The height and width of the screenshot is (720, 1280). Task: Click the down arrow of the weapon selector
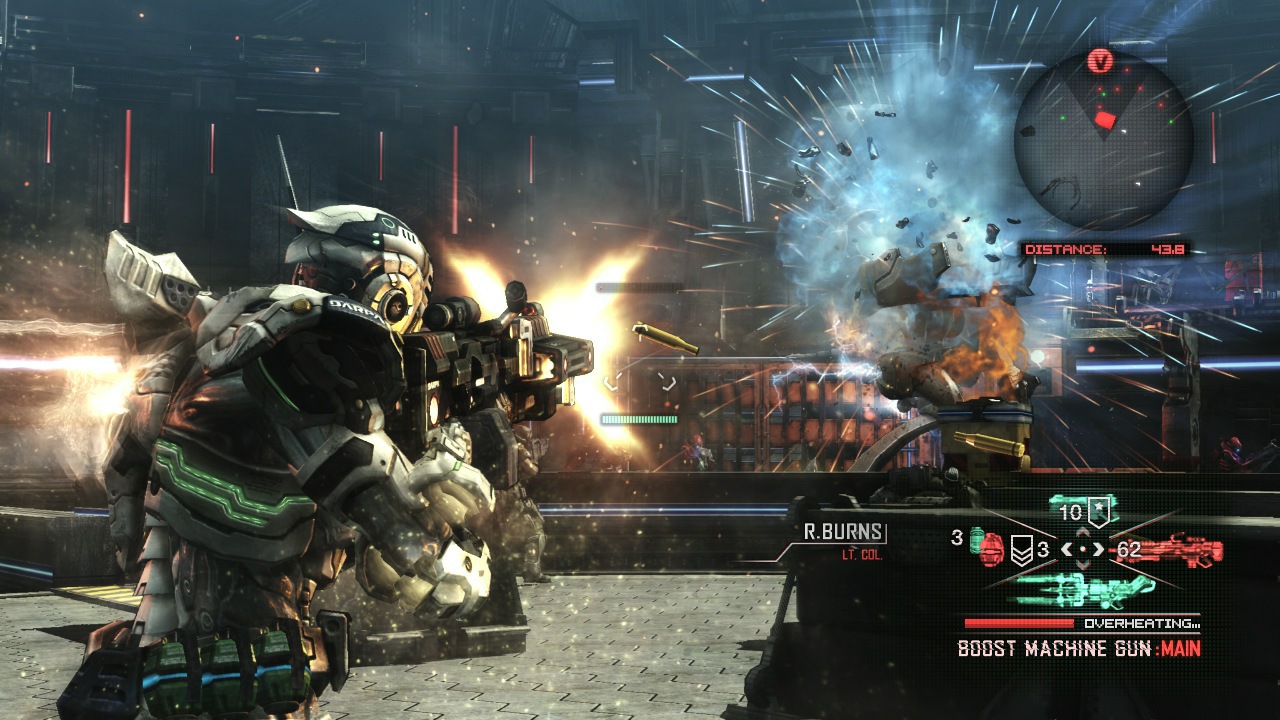click(x=1082, y=564)
